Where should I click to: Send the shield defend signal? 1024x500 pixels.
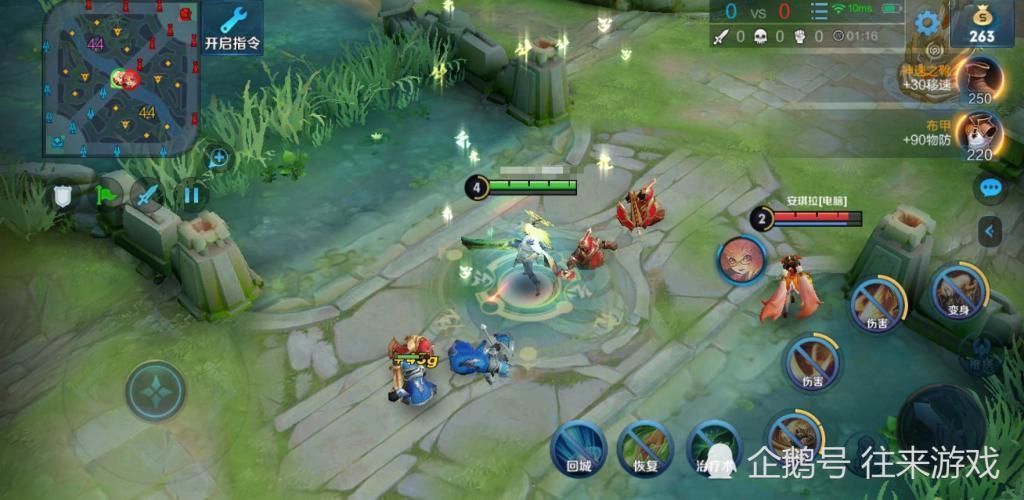[x=63, y=197]
